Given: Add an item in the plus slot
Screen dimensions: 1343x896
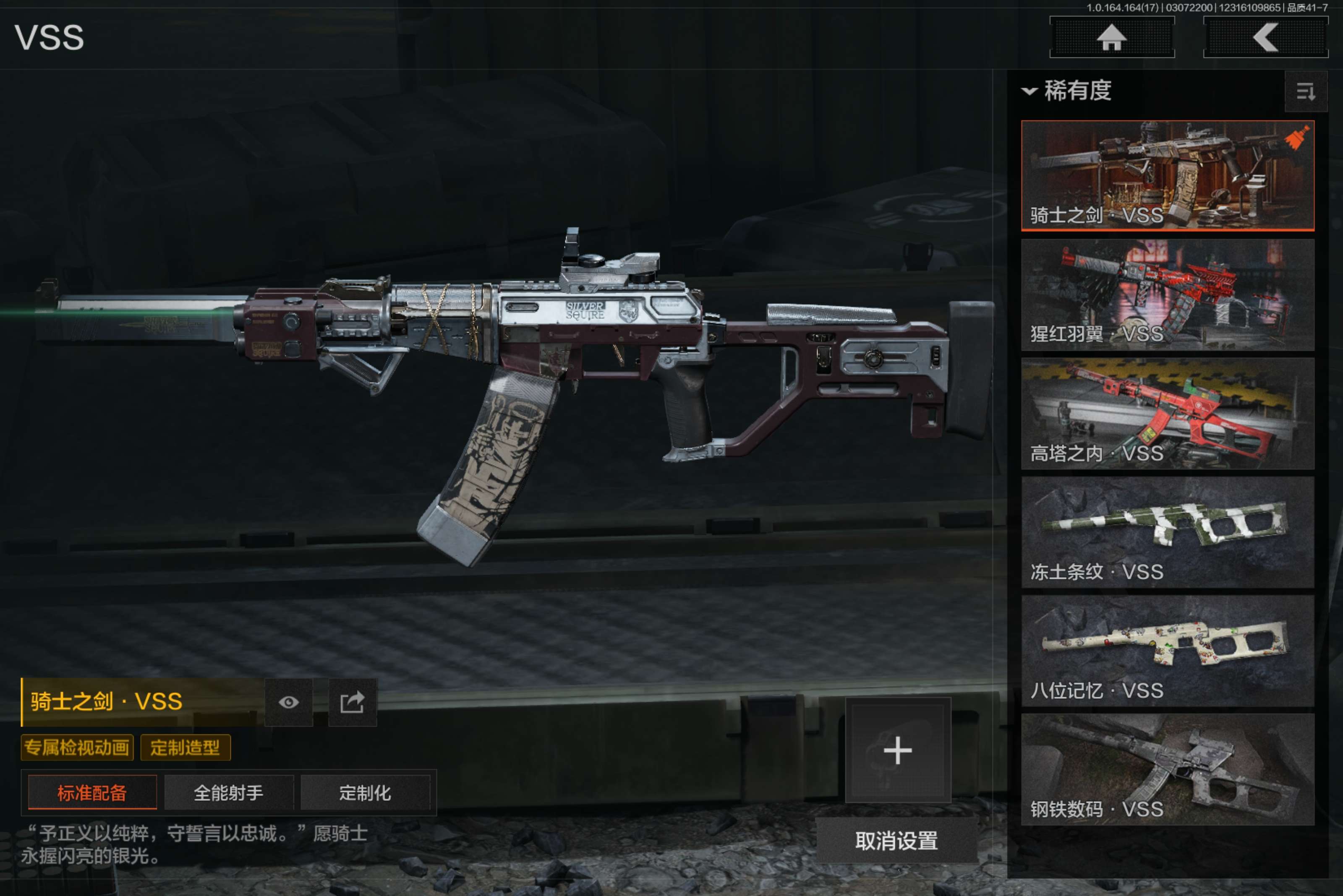Looking at the screenshot, I should click(x=898, y=750).
